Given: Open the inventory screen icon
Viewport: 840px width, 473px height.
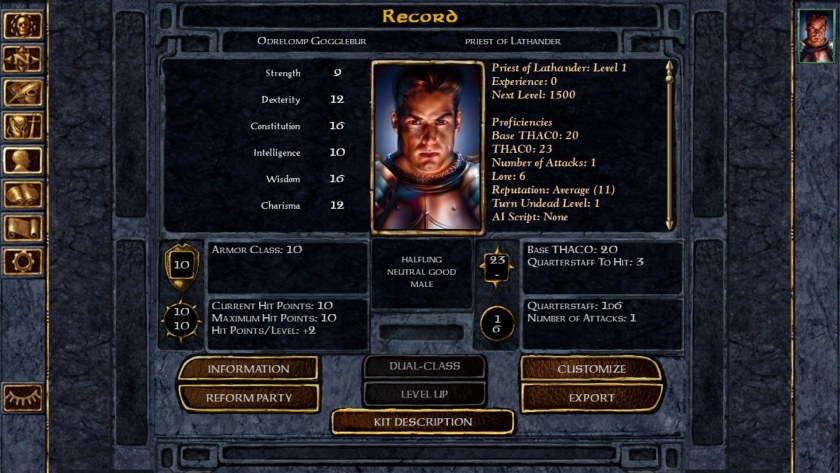Looking at the screenshot, I should click(22, 127).
